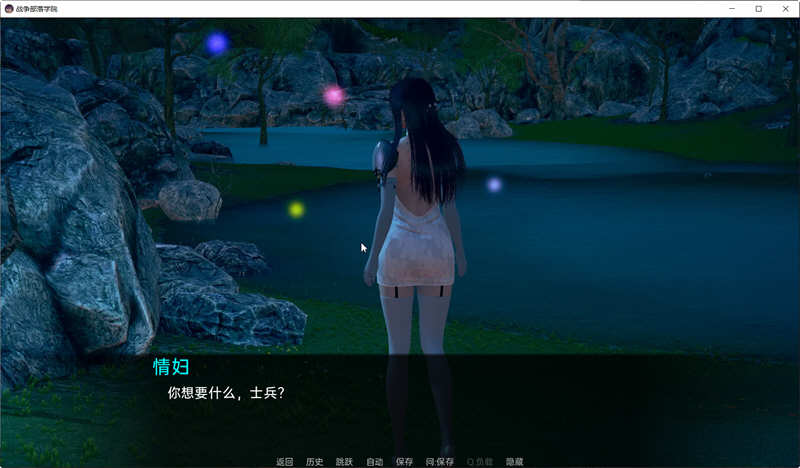800x468 pixels.
Task: Close the game window
Action: pos(785,9)
